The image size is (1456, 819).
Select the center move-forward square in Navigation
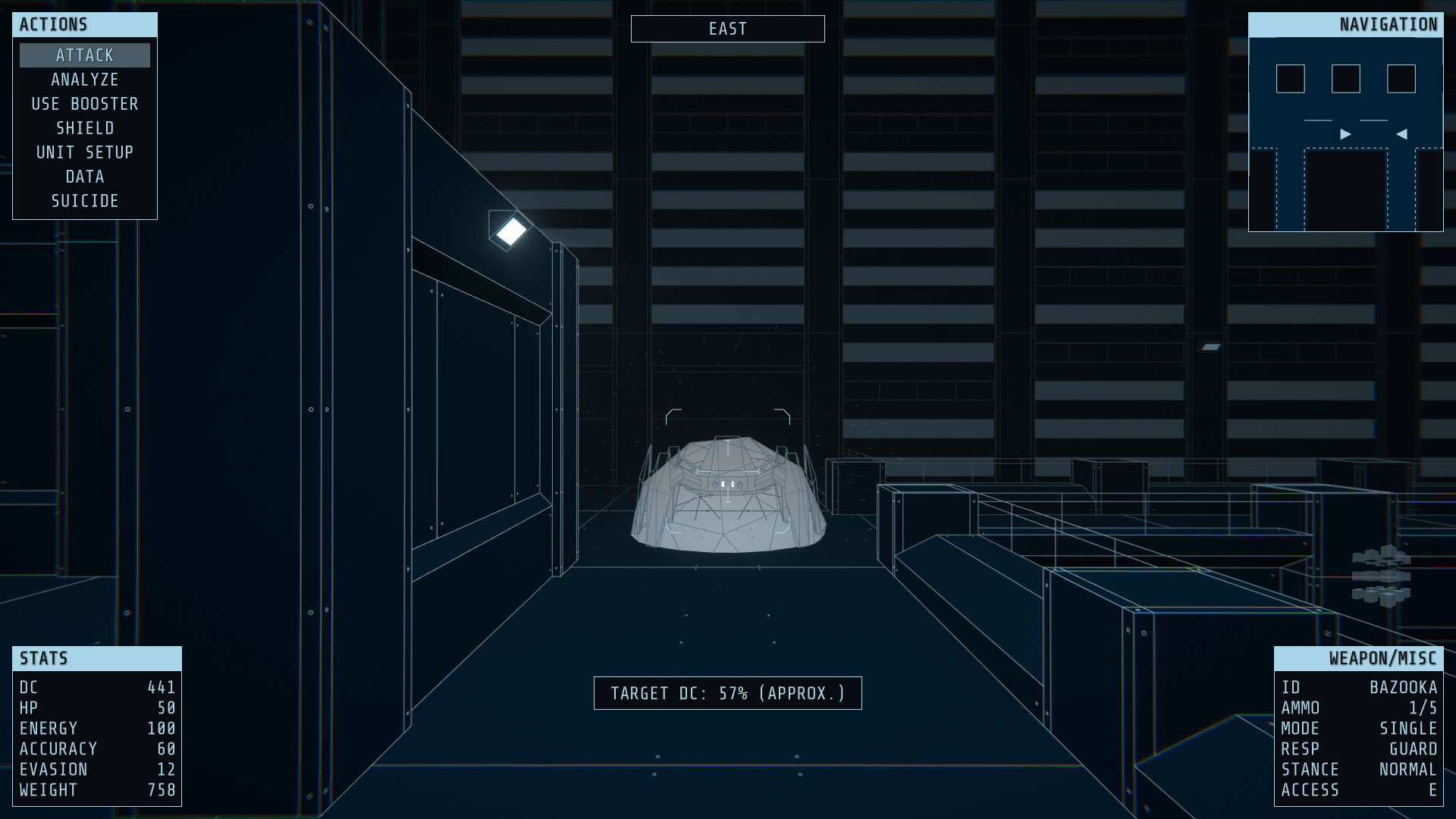point(1345,78)
